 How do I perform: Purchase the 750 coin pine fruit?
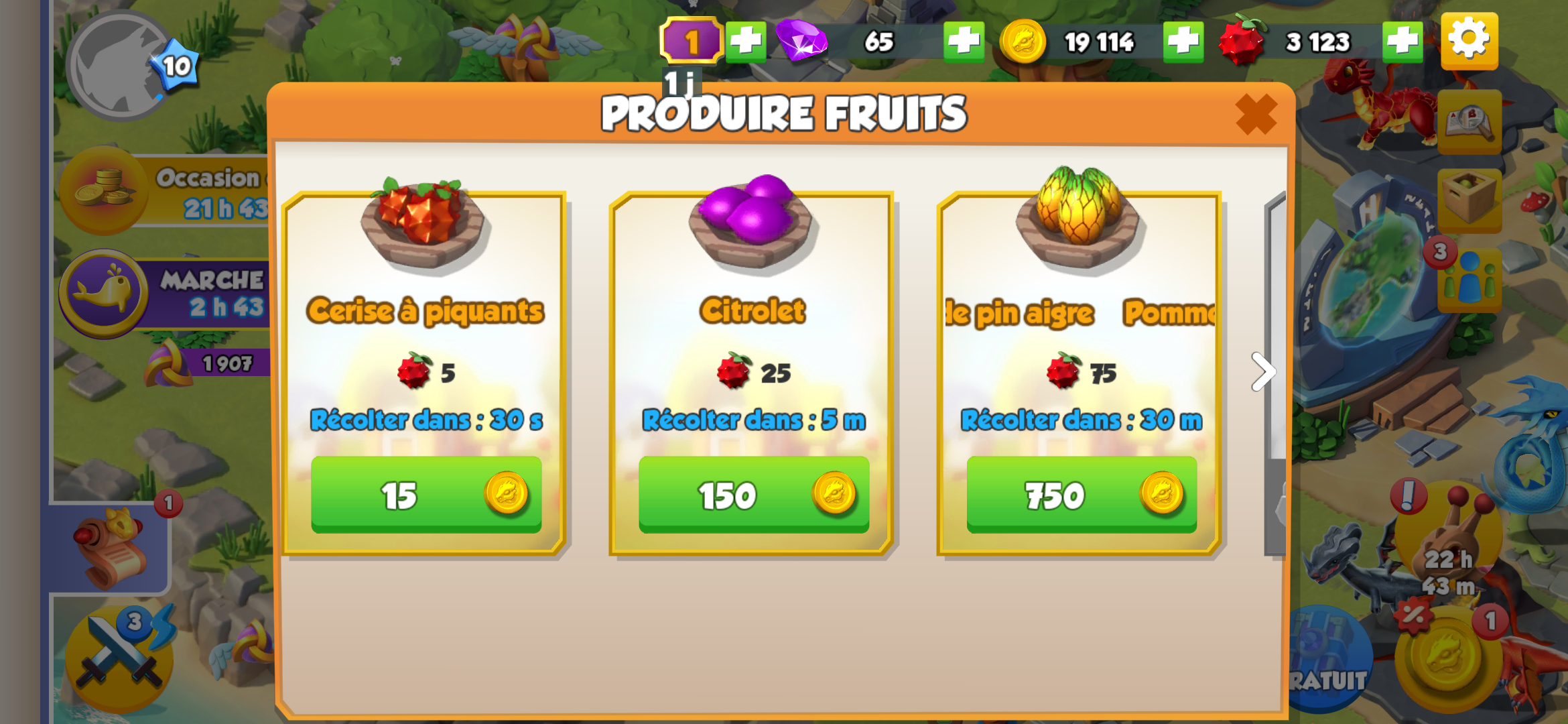tap(1082, 495)
